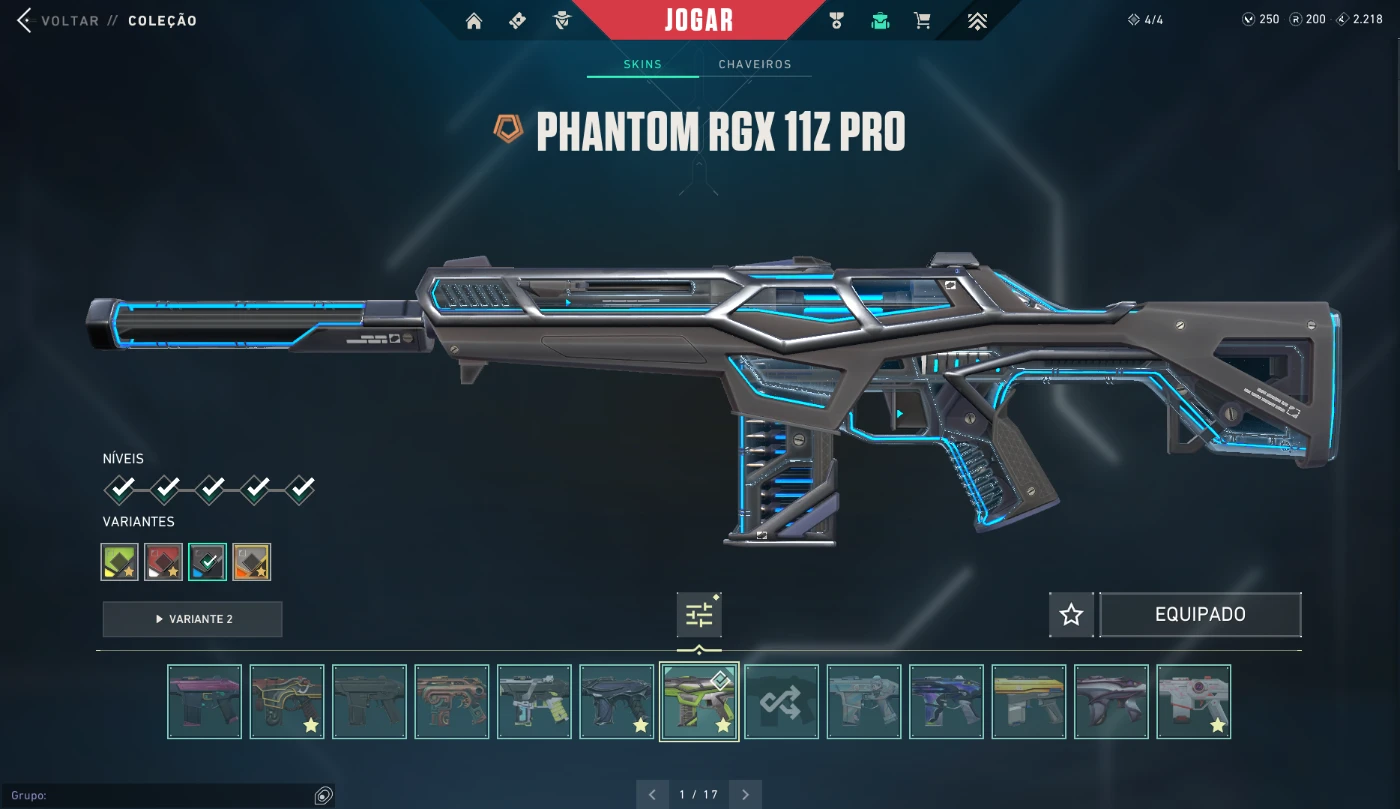
Task: Switch to the Chaveiros tab
Action: [755, 64]
